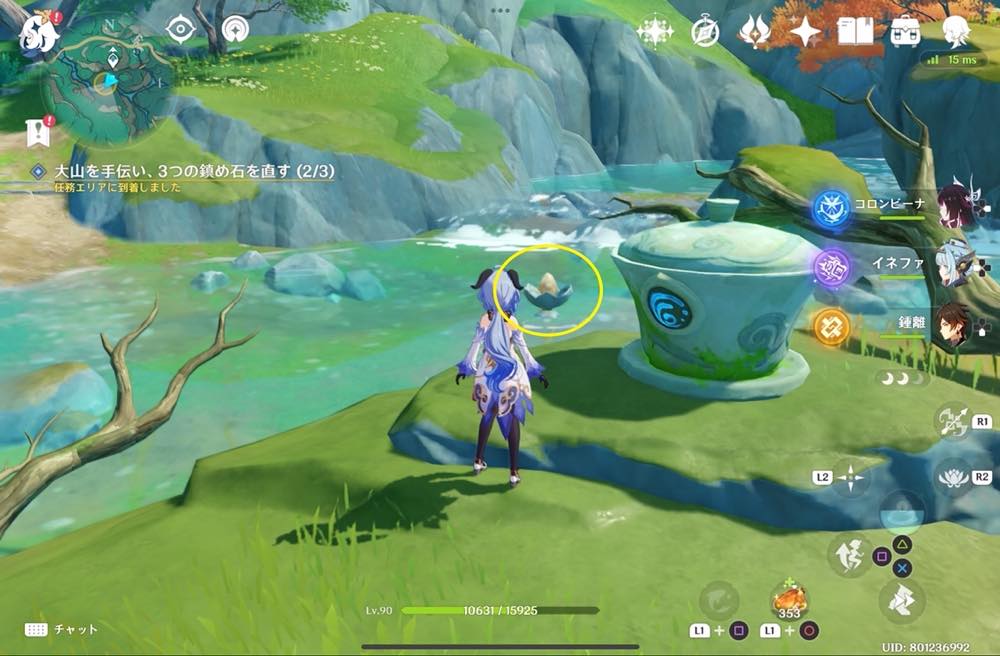Activate the lotus elemental skill
Viewport: 1000px width, 656px height.
pyautogui.click(x=951, y=477)
